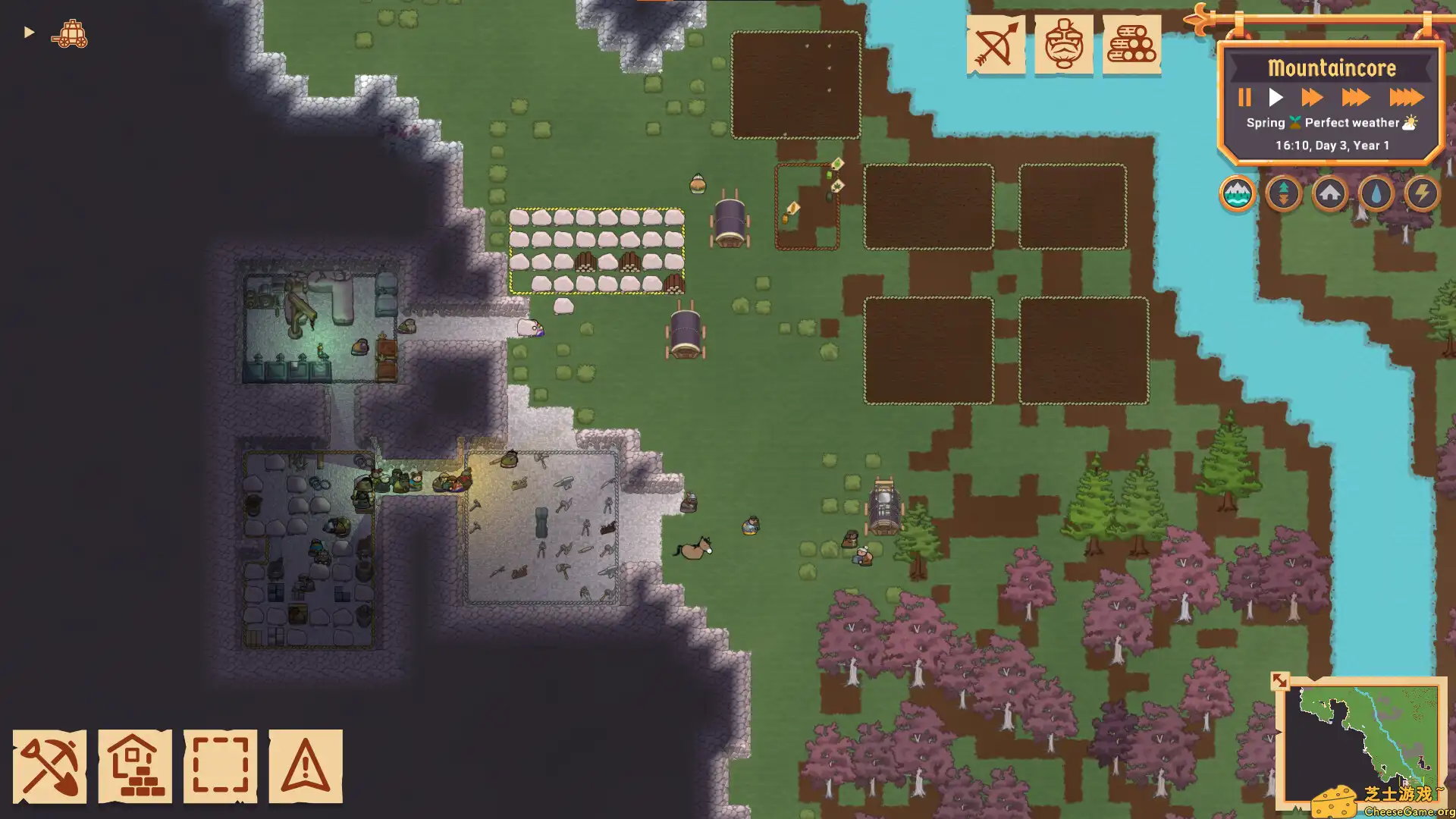Toggle the mountain surface view overlay
Screen dimensions: 1456x819
(x=1238, y=194)
